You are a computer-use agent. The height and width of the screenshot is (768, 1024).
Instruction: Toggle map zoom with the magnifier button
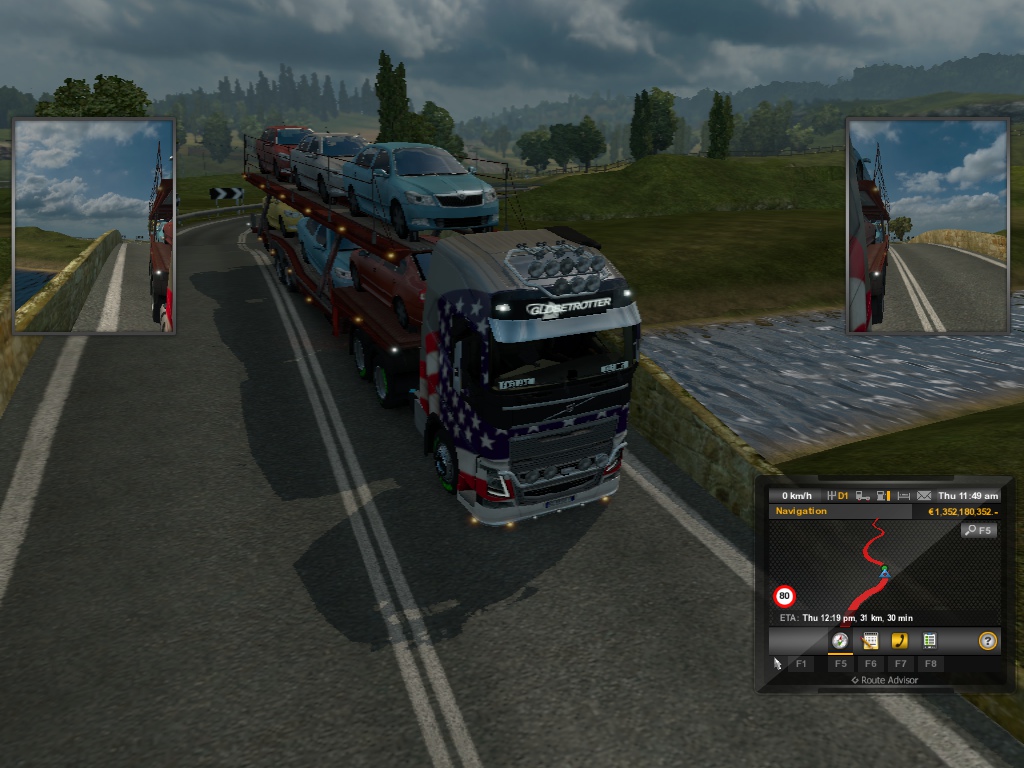coord(979,530)
